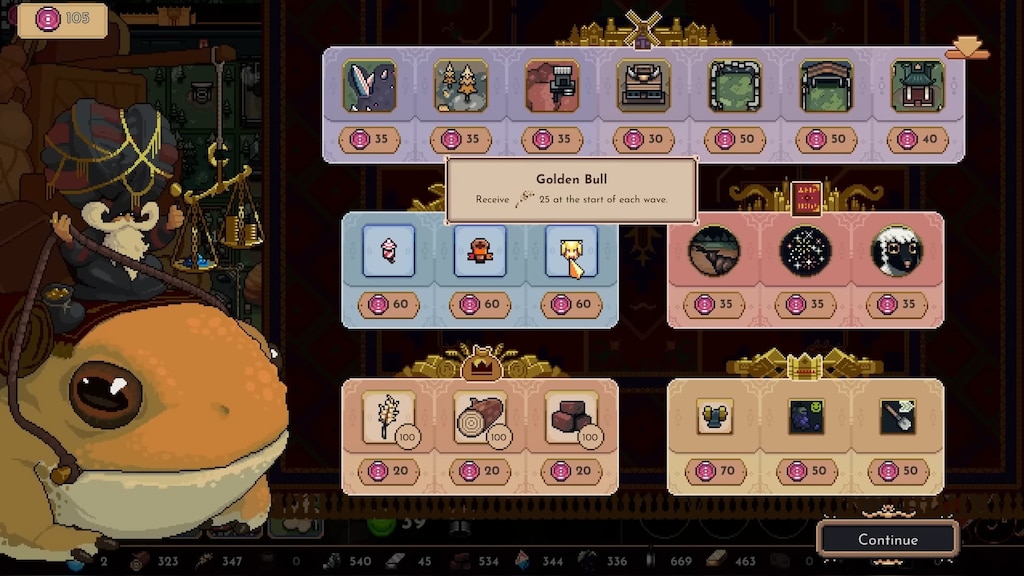This screenshot has width=1024, height=576.
Task: Continue past the shop screen
Action: [x=887, y=539]
